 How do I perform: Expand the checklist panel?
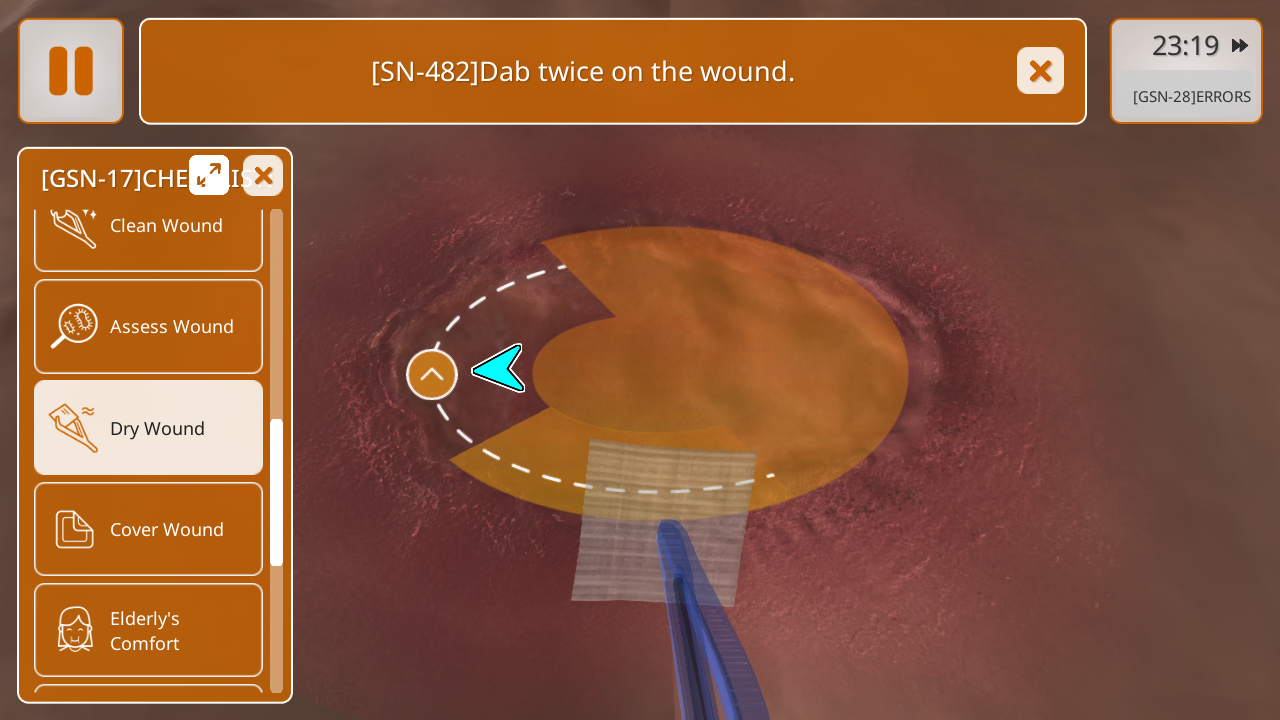209,175
